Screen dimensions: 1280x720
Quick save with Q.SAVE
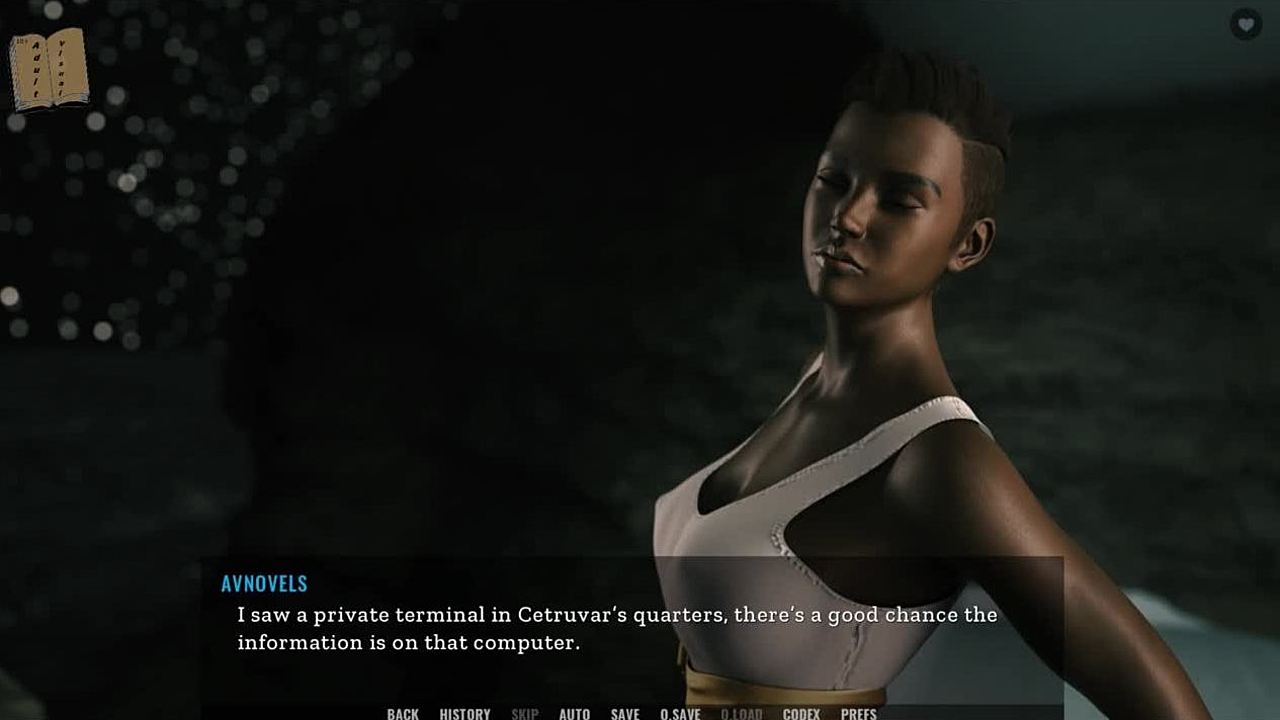(x=680, y=713)
